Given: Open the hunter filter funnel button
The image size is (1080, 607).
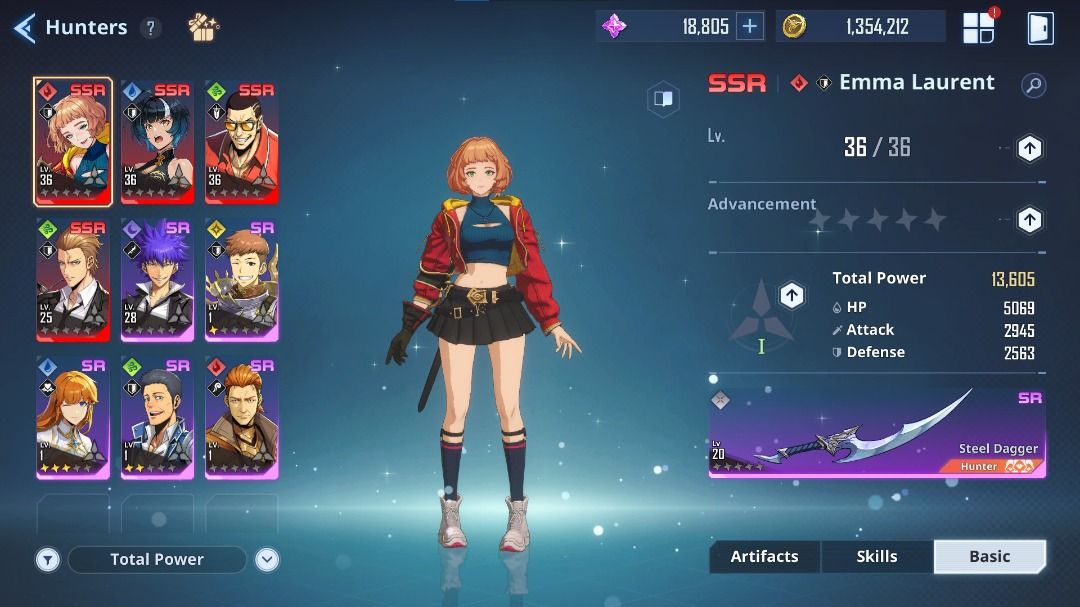Looking at the screenshot, I should pos(48,560).
